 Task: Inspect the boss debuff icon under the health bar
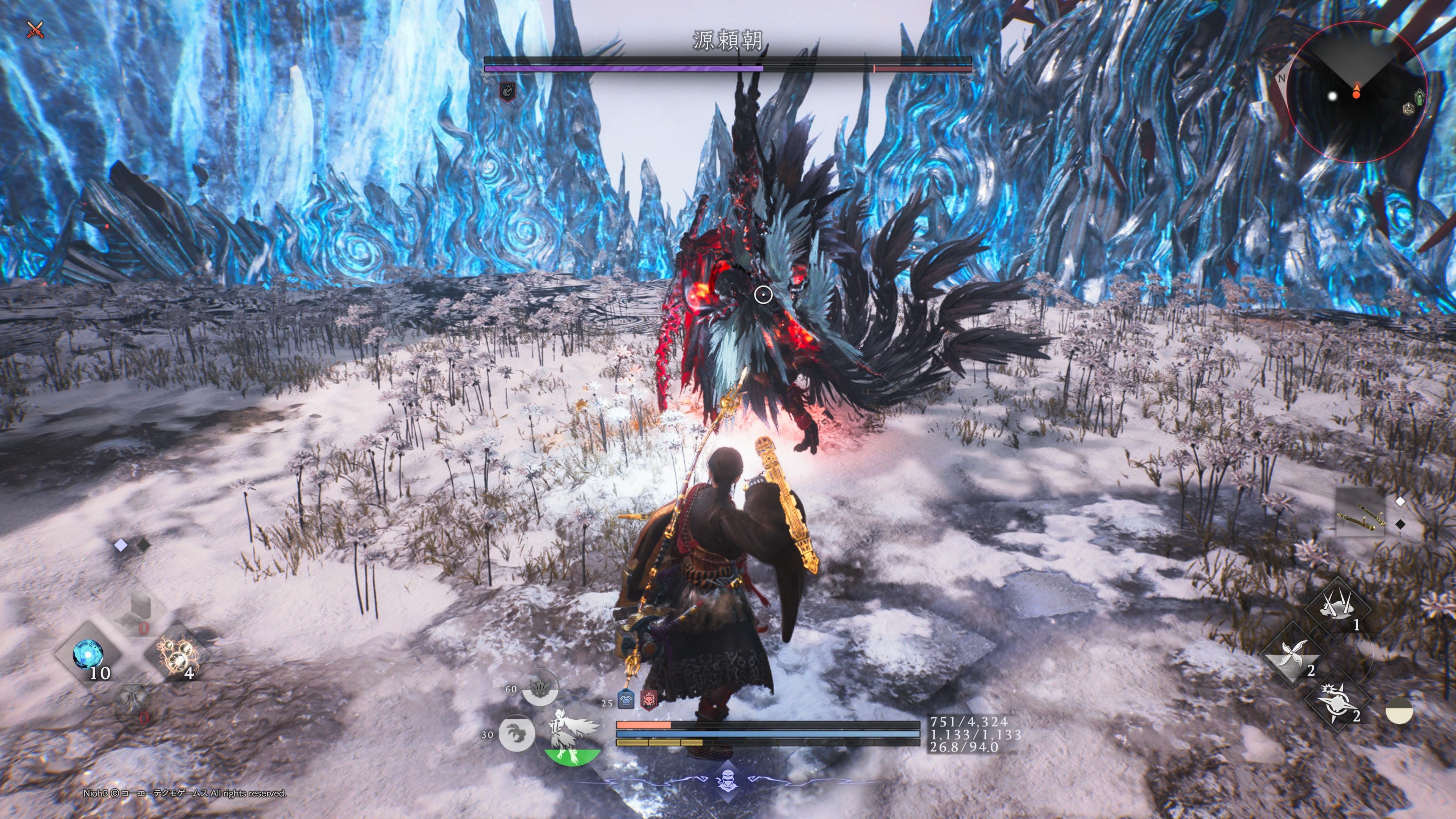click(508, 91)
